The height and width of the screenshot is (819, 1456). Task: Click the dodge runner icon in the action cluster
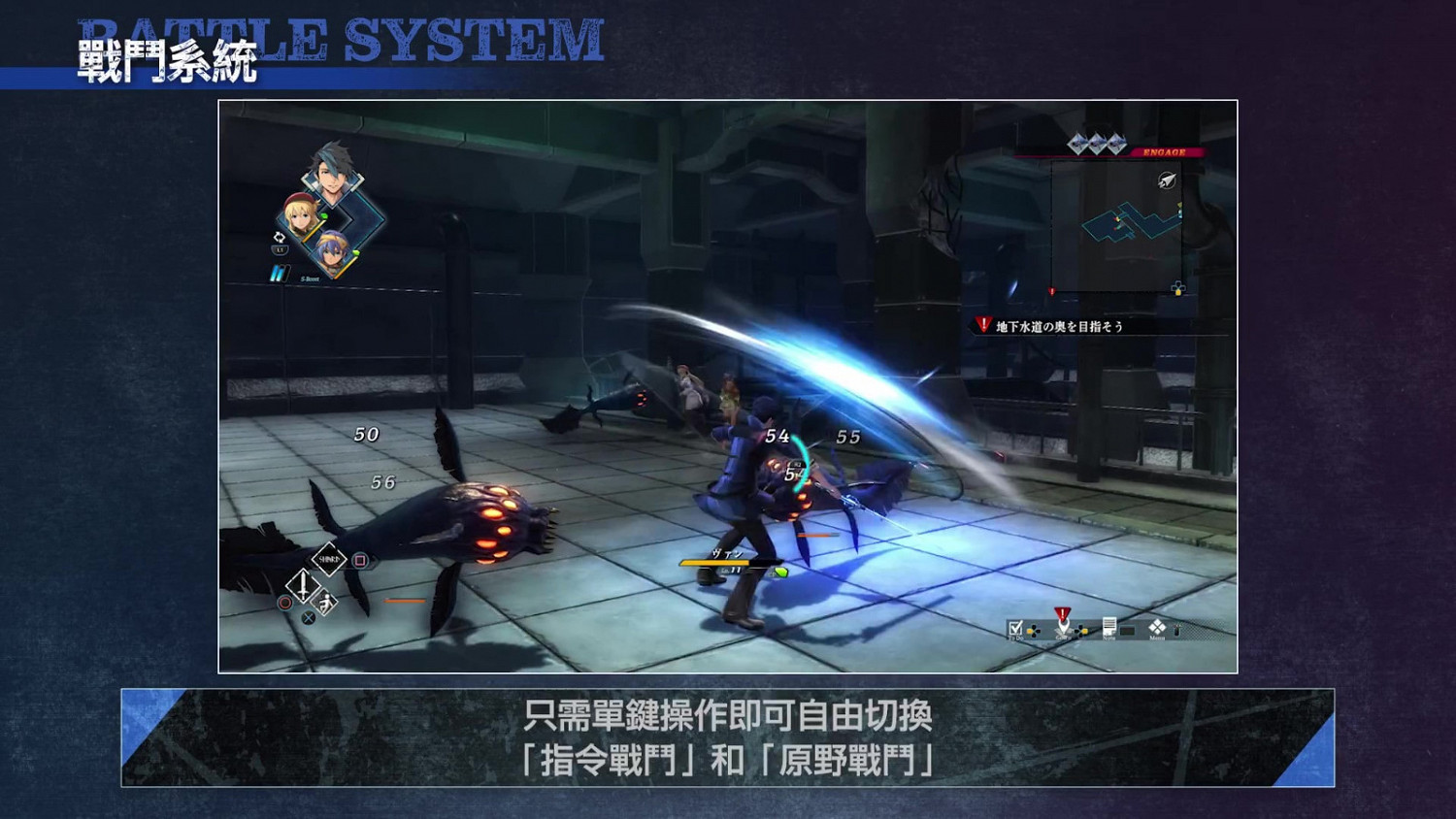[326, 602]
